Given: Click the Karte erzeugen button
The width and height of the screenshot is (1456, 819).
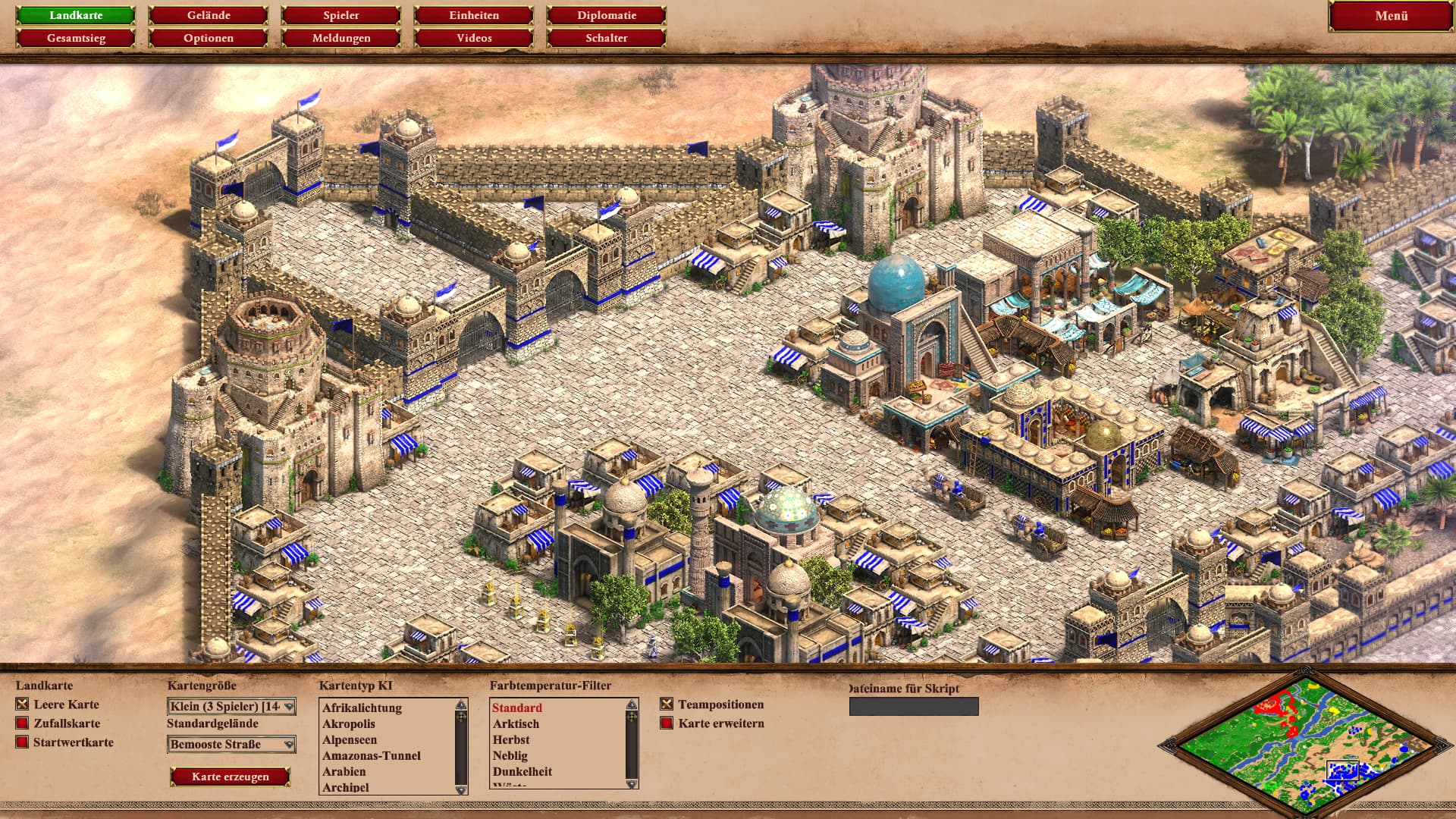Looking at the screenshot, I should [231, 777].
